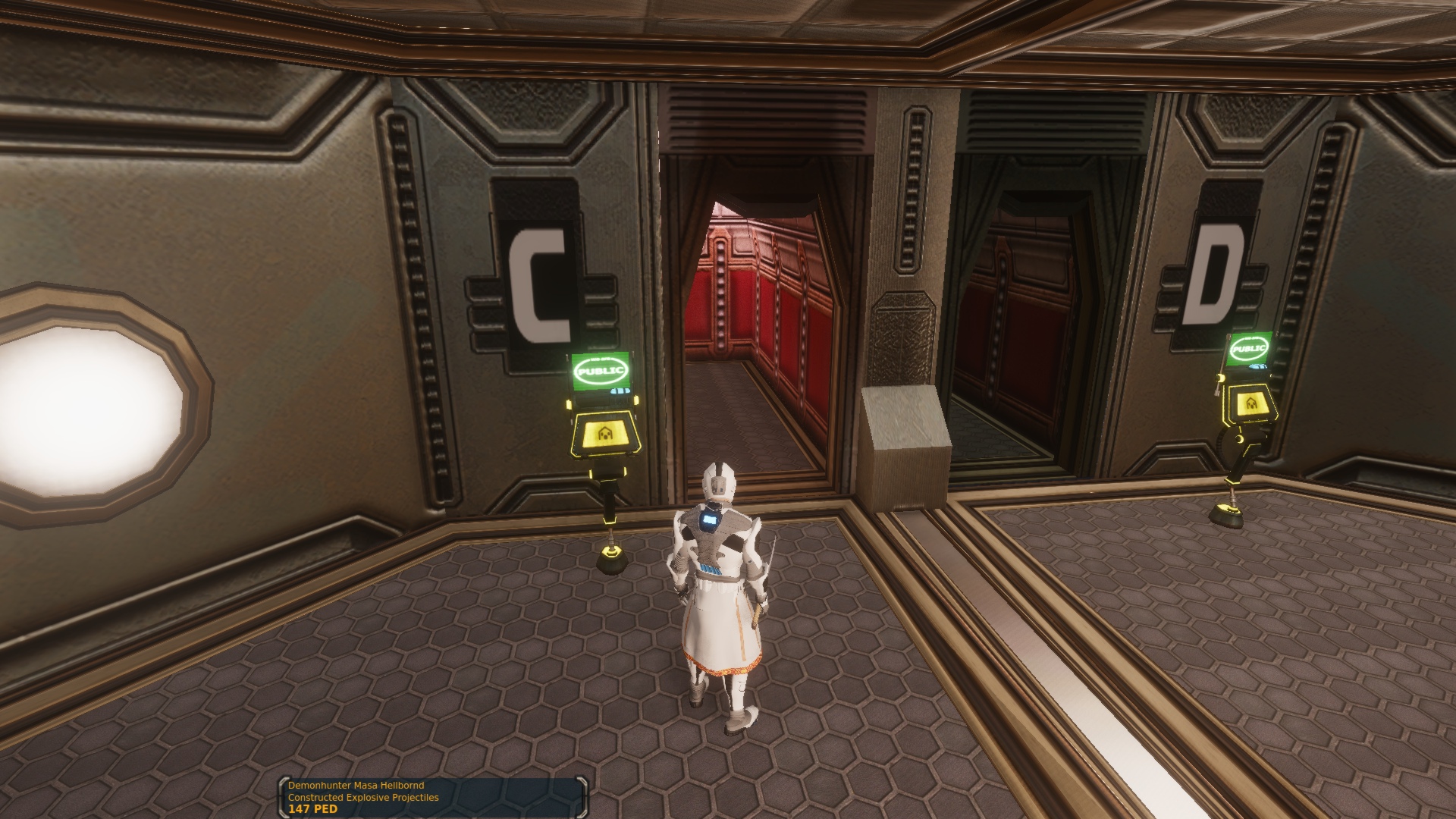
Task: Click the Demonhunter Masa Hellbornd global notification banner
Action: coord(433,797)
